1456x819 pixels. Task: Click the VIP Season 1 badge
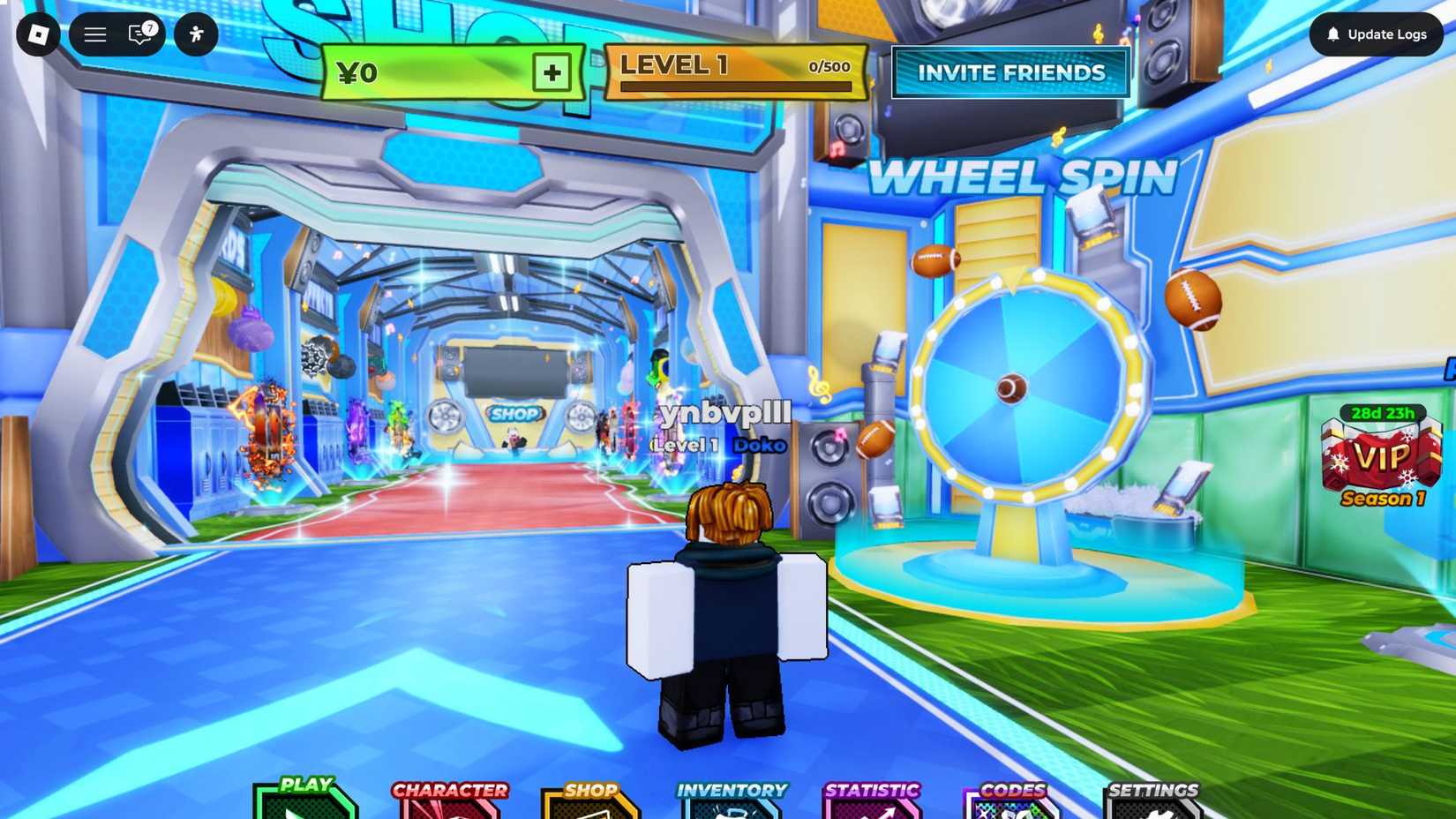coord(1382,459)
